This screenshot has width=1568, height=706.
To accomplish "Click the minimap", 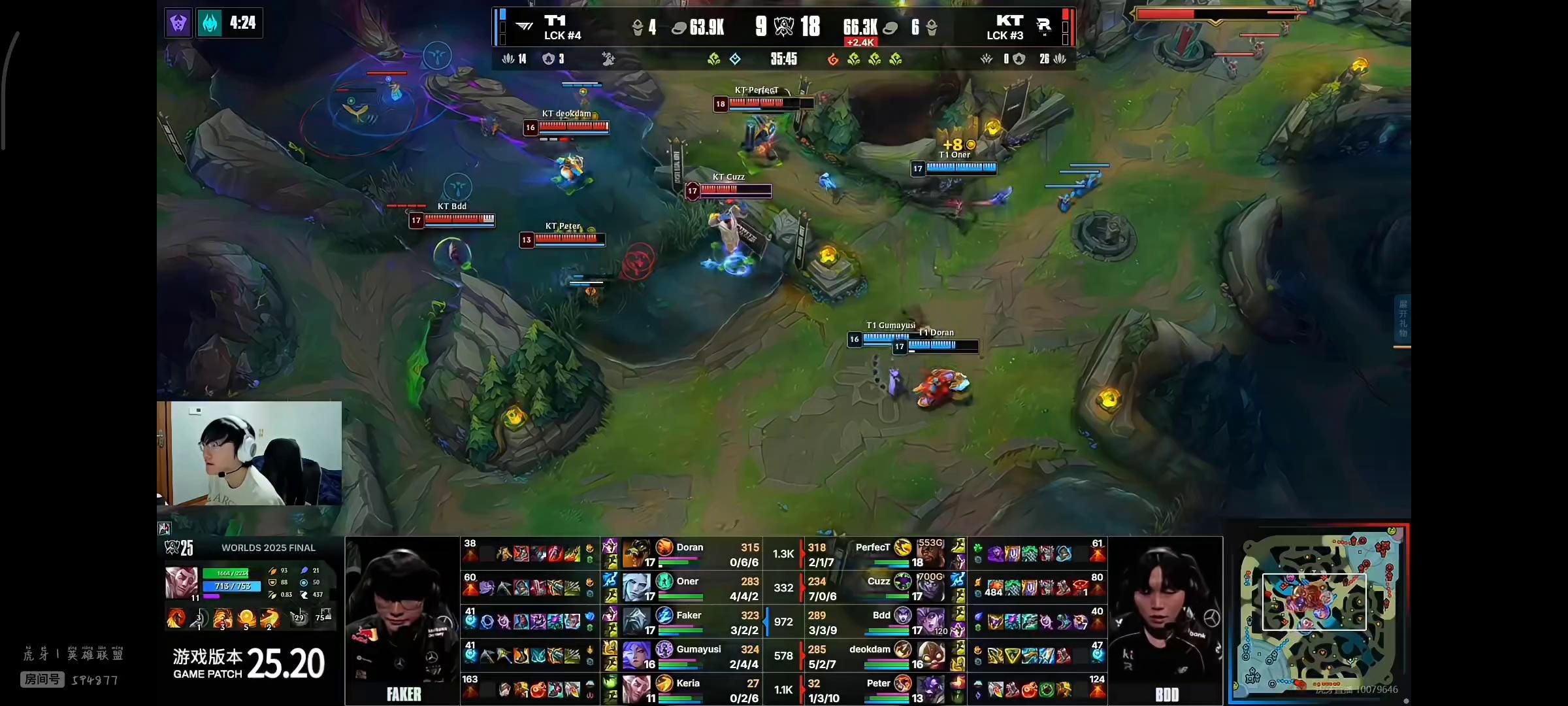I will (1318, 614).
